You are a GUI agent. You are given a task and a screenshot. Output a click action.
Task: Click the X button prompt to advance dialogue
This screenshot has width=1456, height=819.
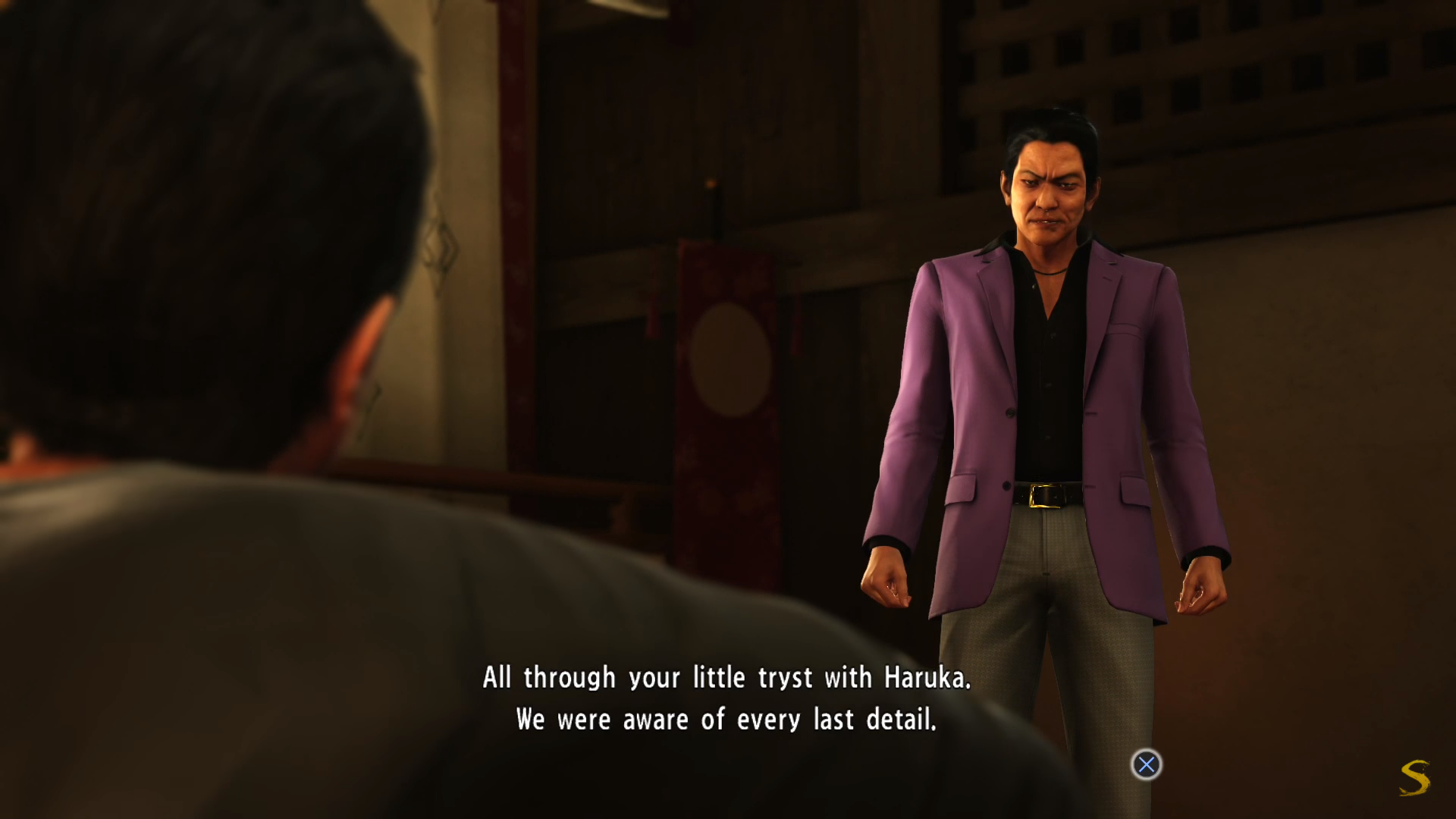pos(1146,765)
